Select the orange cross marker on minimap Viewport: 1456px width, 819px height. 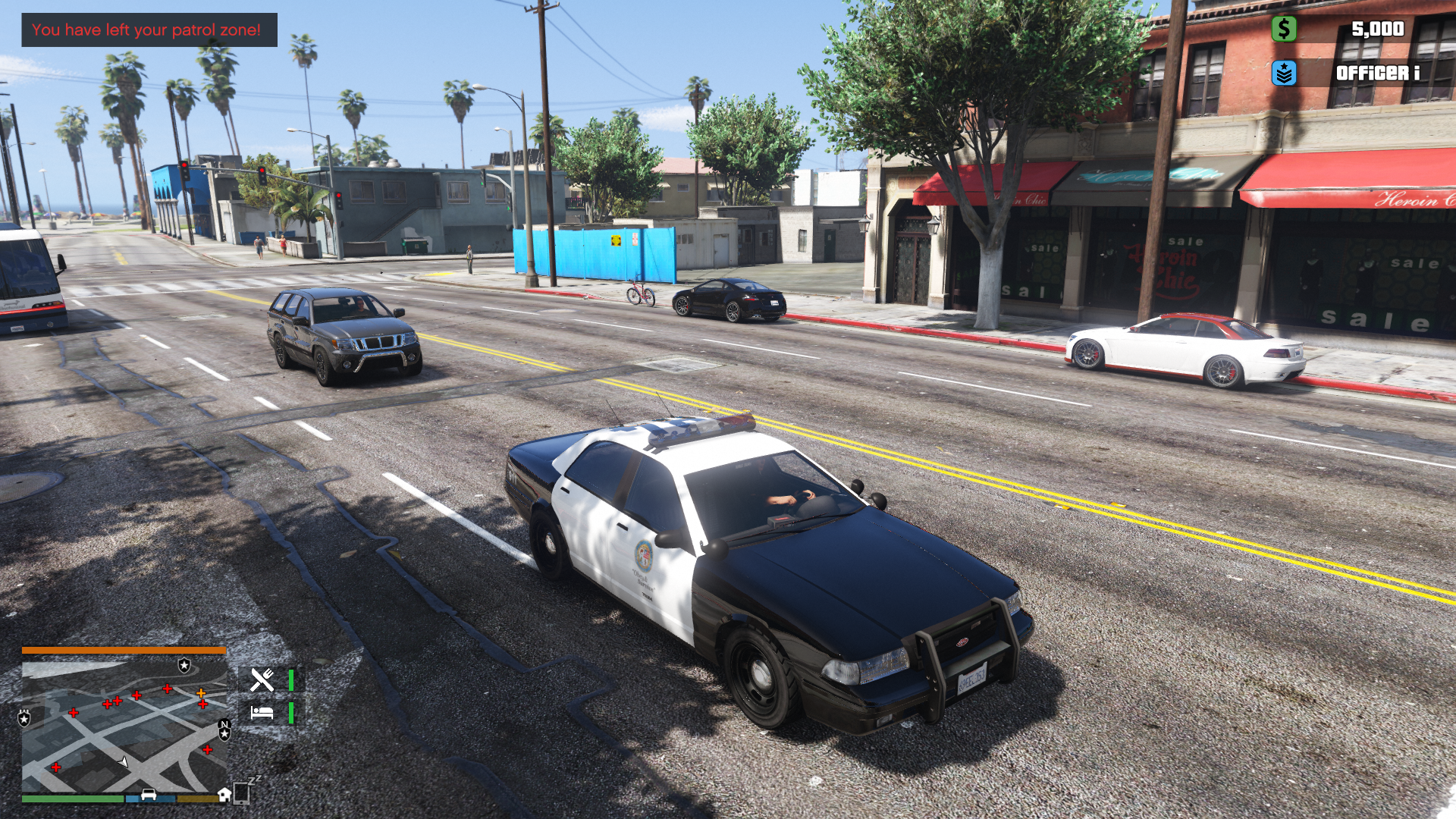pos(201,692)
